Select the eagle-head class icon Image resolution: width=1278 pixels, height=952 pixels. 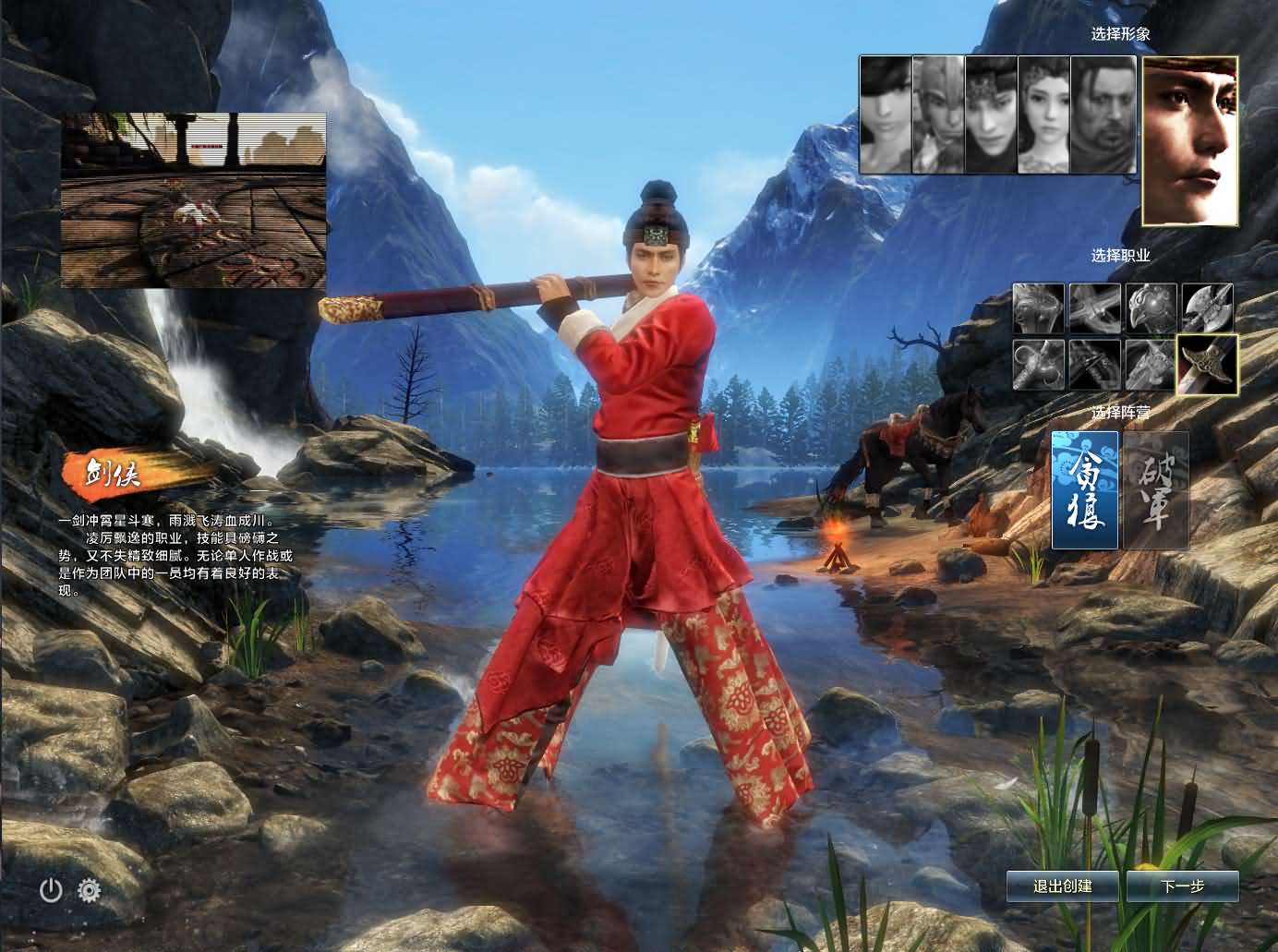pyautogui.click(x=1151, y=308)
